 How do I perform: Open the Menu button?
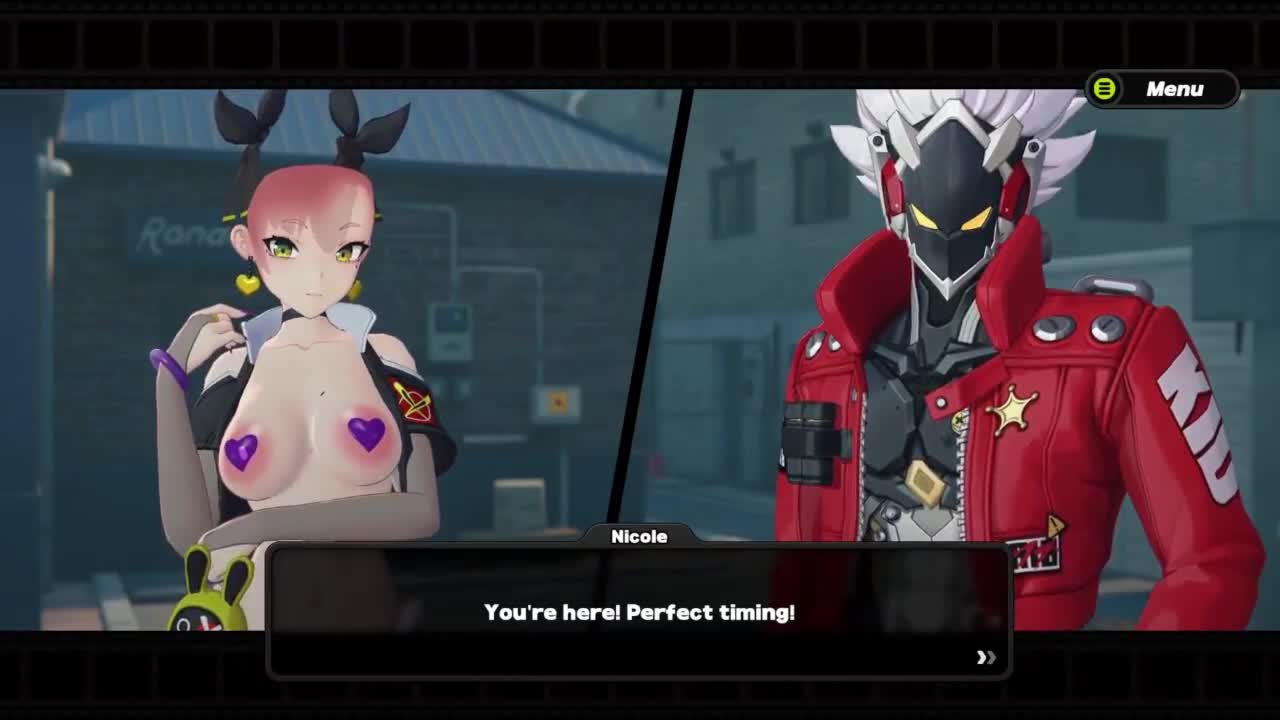point(1162,89)
